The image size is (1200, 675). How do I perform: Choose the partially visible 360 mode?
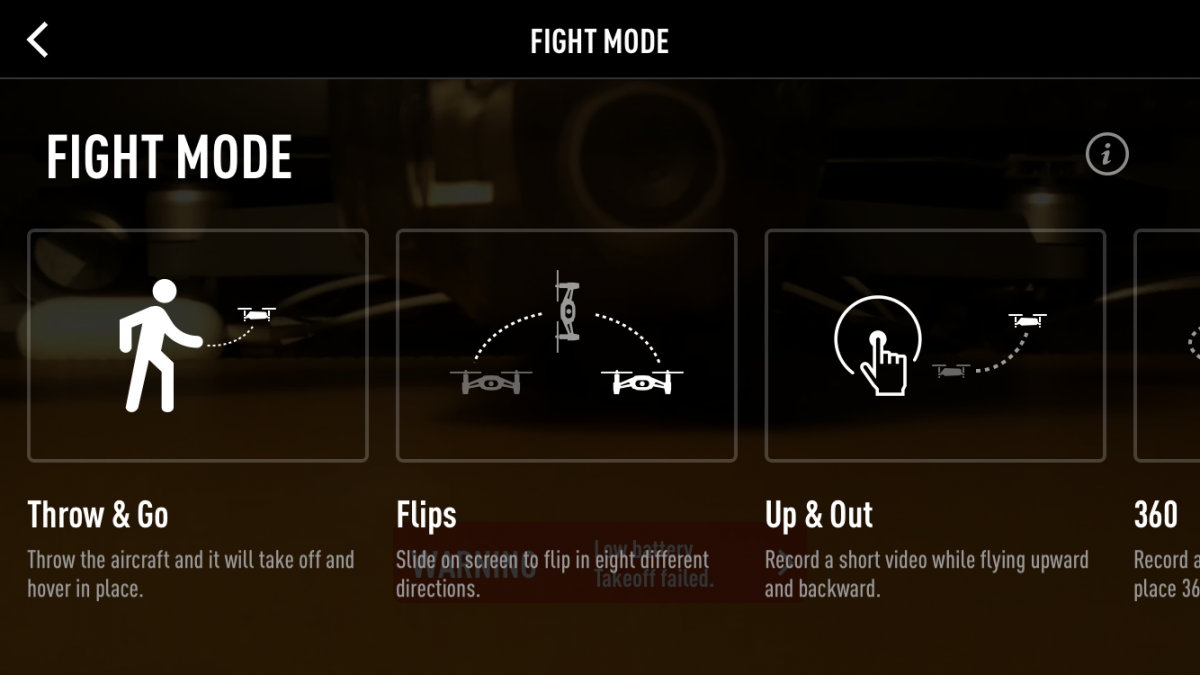tap(1168, 346)
